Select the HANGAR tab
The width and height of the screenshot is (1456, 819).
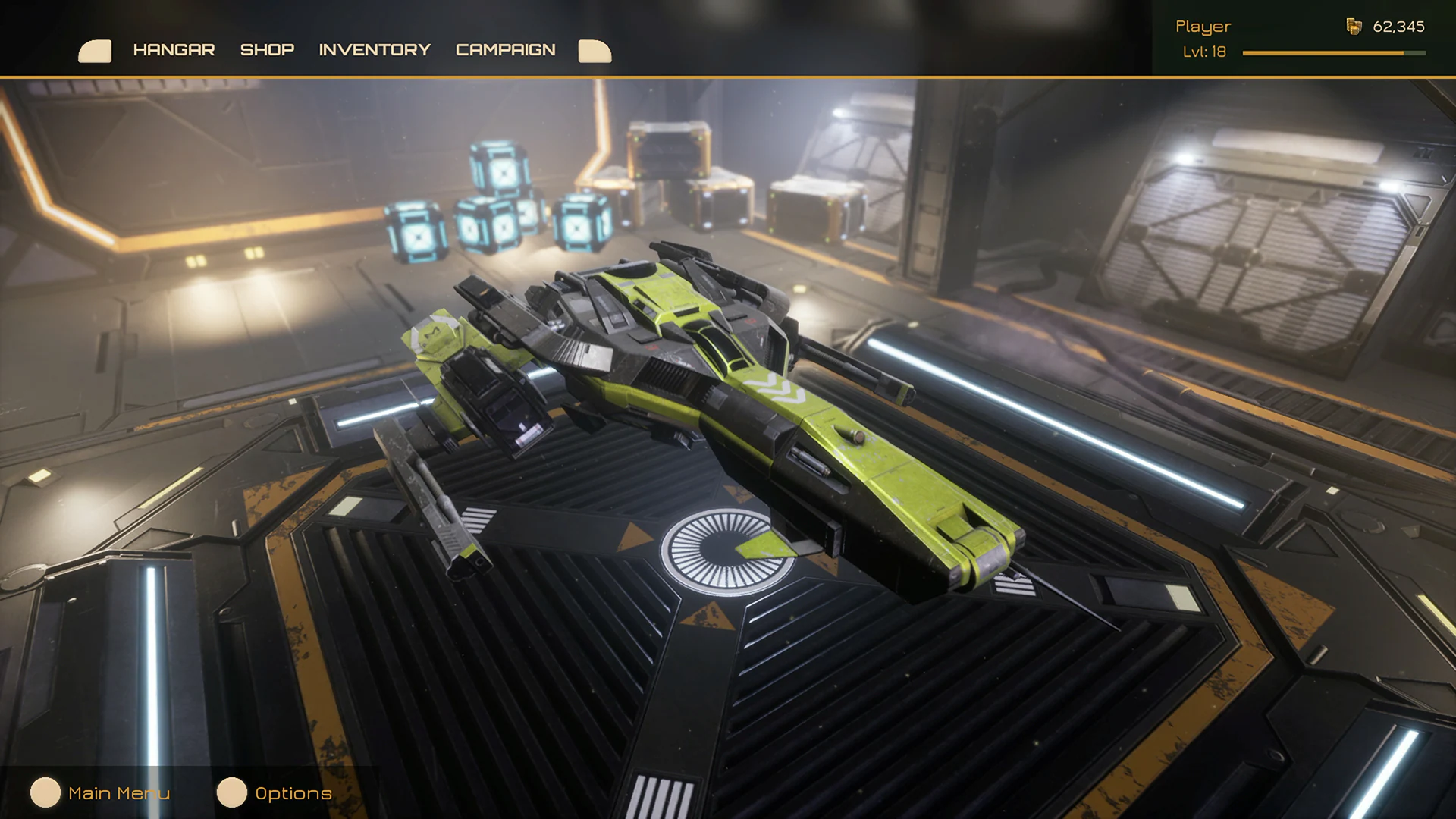coord(174,50)
